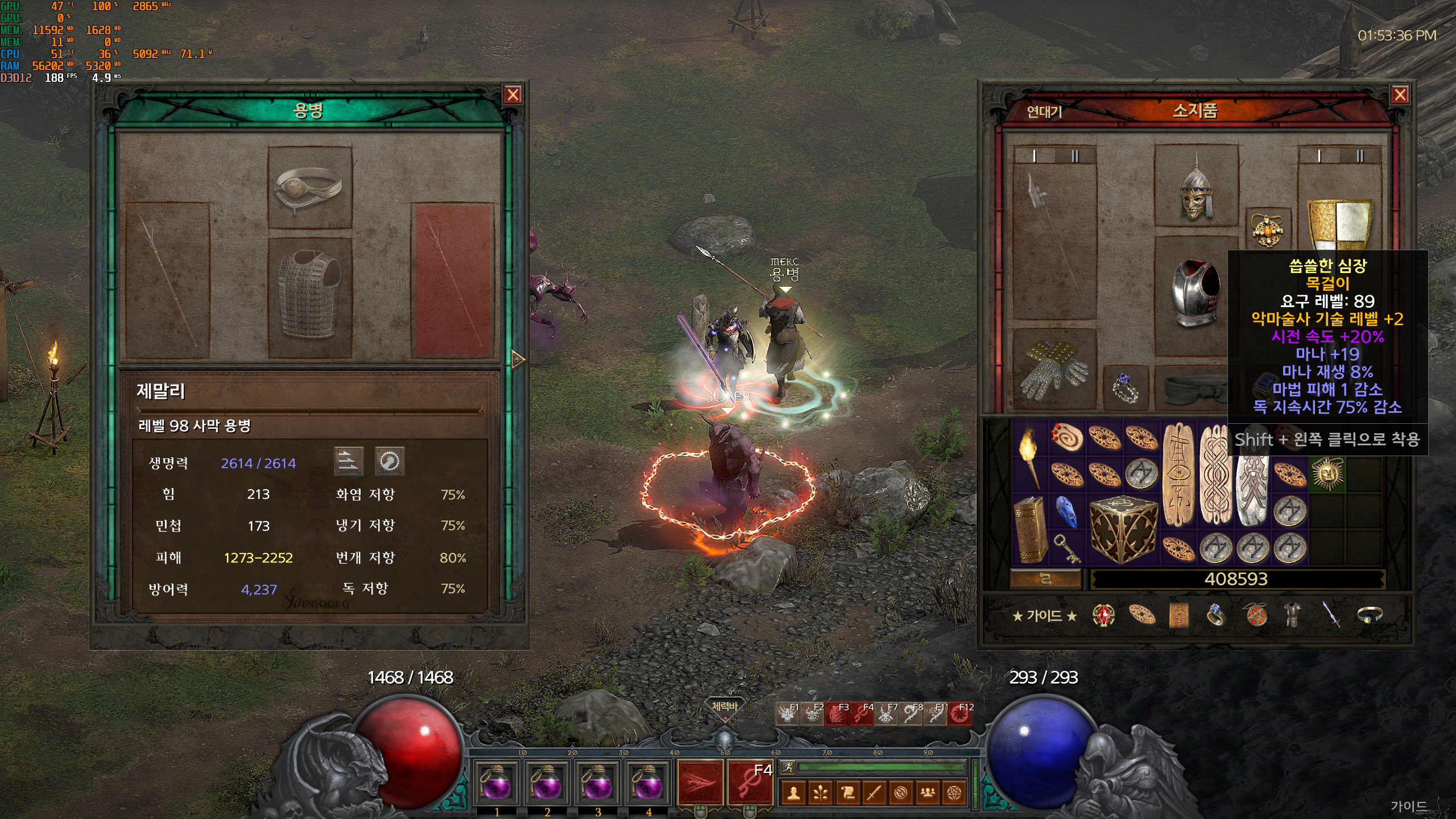This screenshot has width=1456, height=819.
Task: Click the Horadric Cube in inventory
Action: 1123,529
